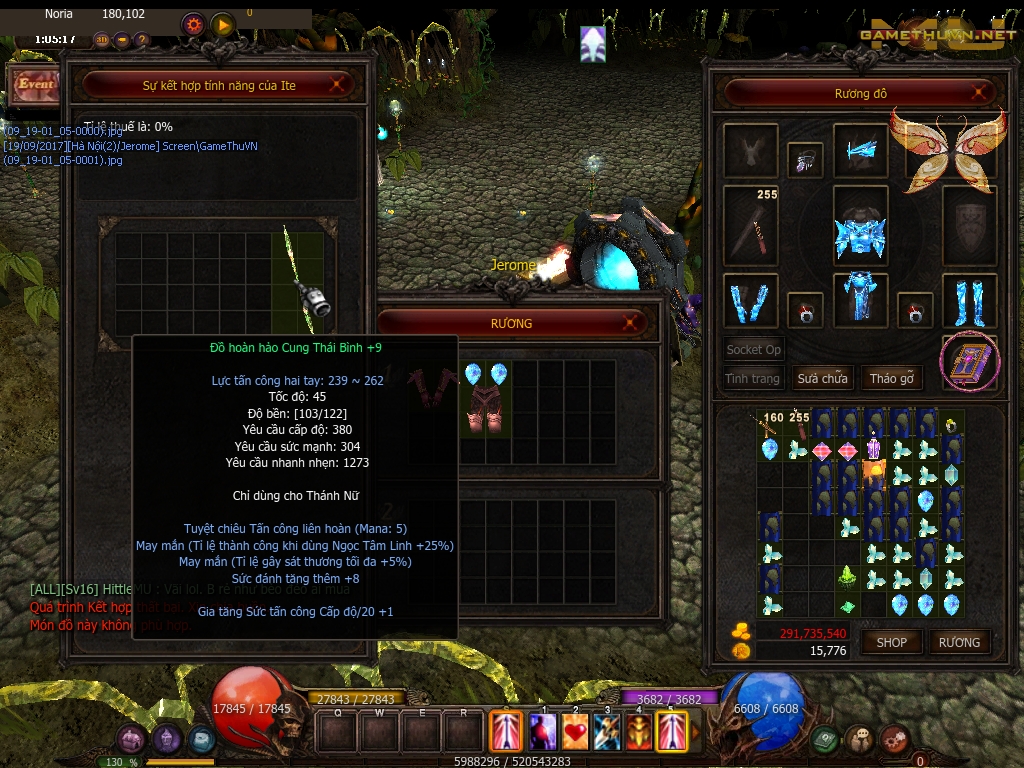
Task: Select the equipped blue gloves slot
Action: [x=750, y=300]
